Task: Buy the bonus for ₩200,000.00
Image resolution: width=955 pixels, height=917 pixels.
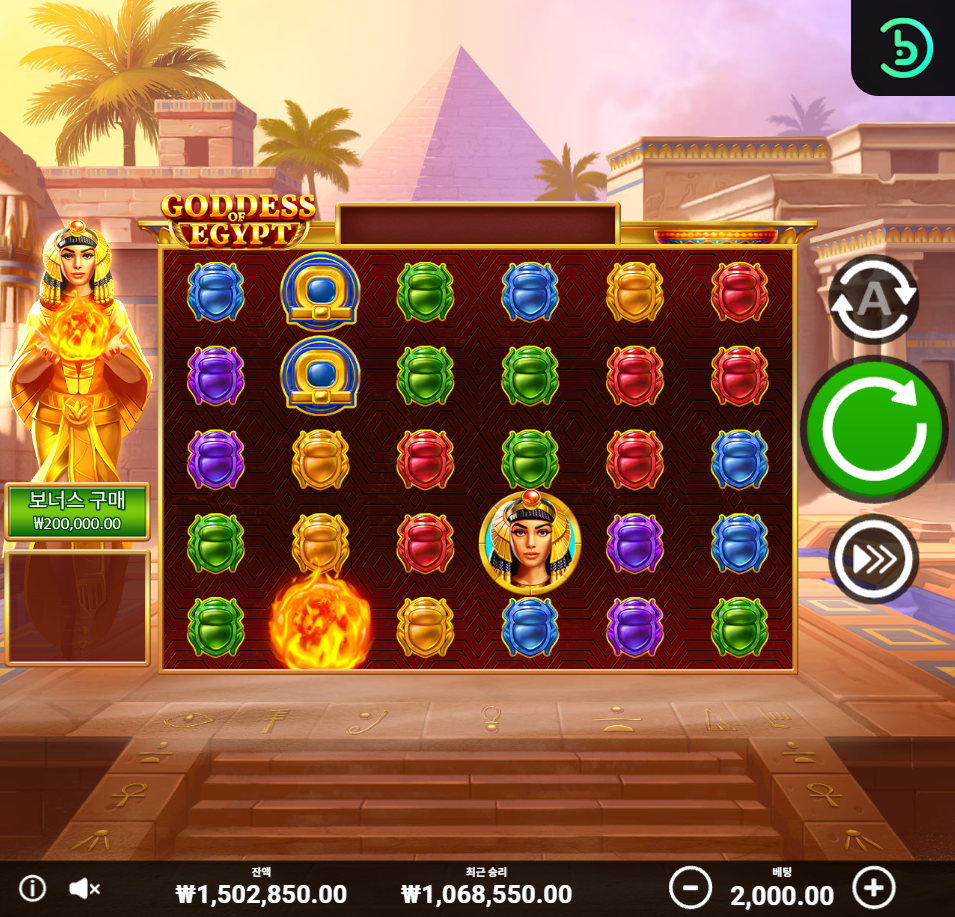Action: pos(77,512)
